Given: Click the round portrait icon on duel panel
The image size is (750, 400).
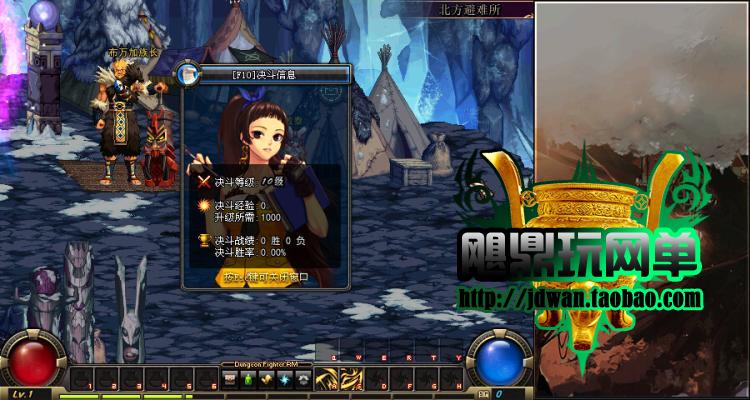Looking at the screenshot, I should [187, 73].
